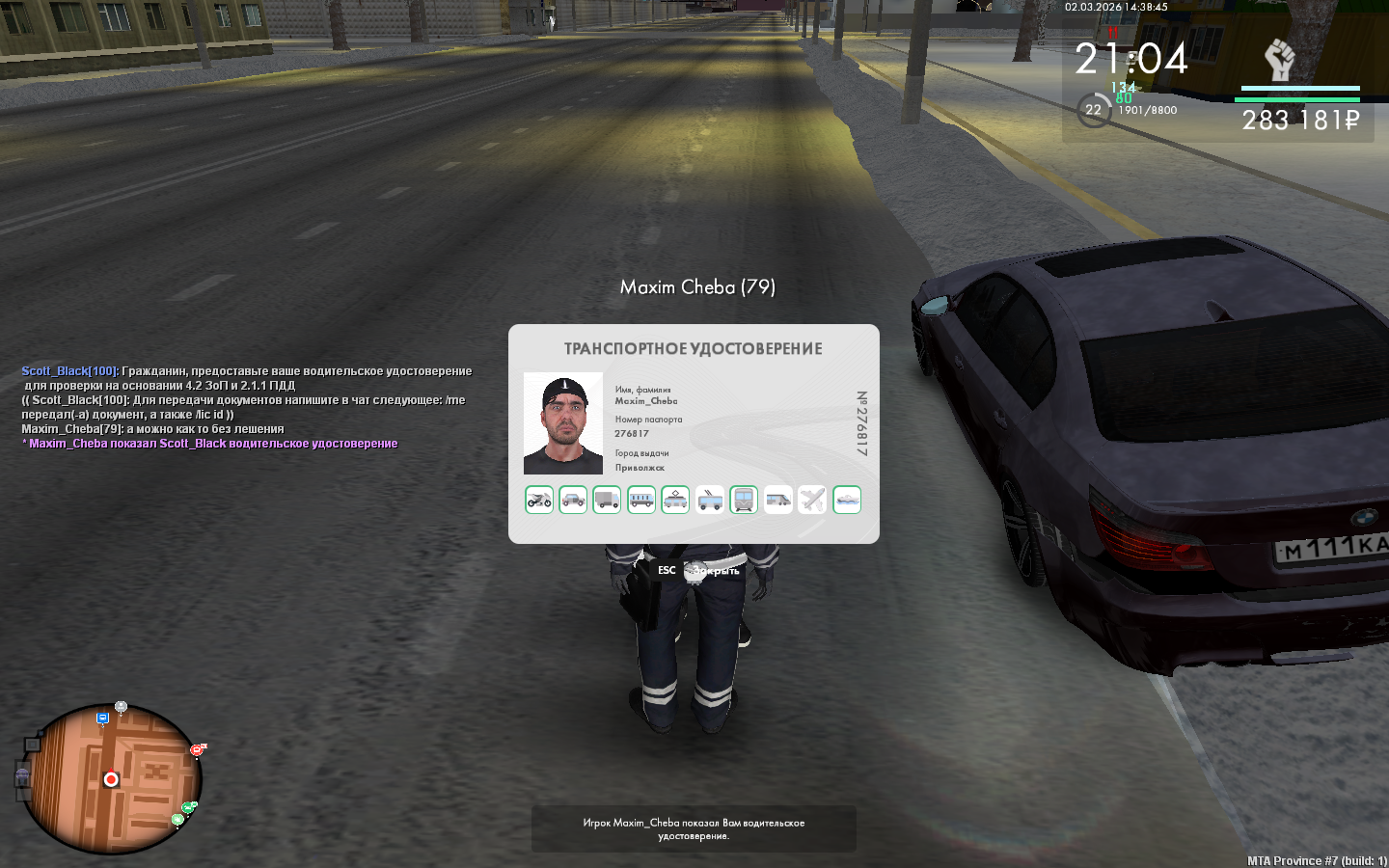This screenshot has width=1389, height=868.
Task: Select the car license category icon
Action: (573, 500)
